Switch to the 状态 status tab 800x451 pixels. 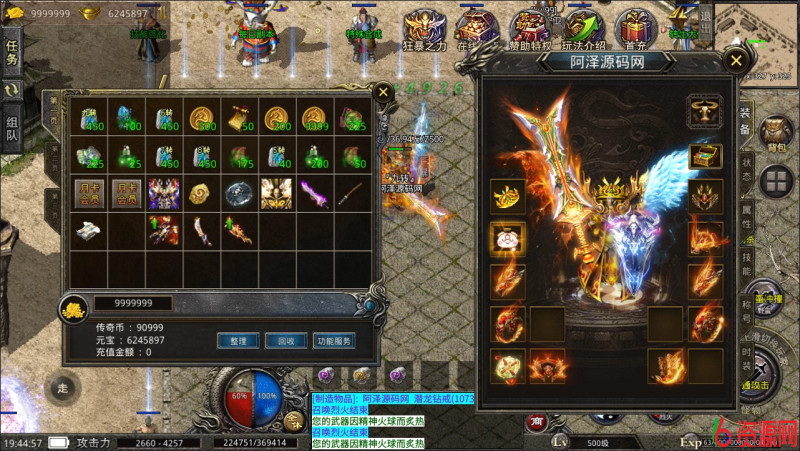[746, 163]
